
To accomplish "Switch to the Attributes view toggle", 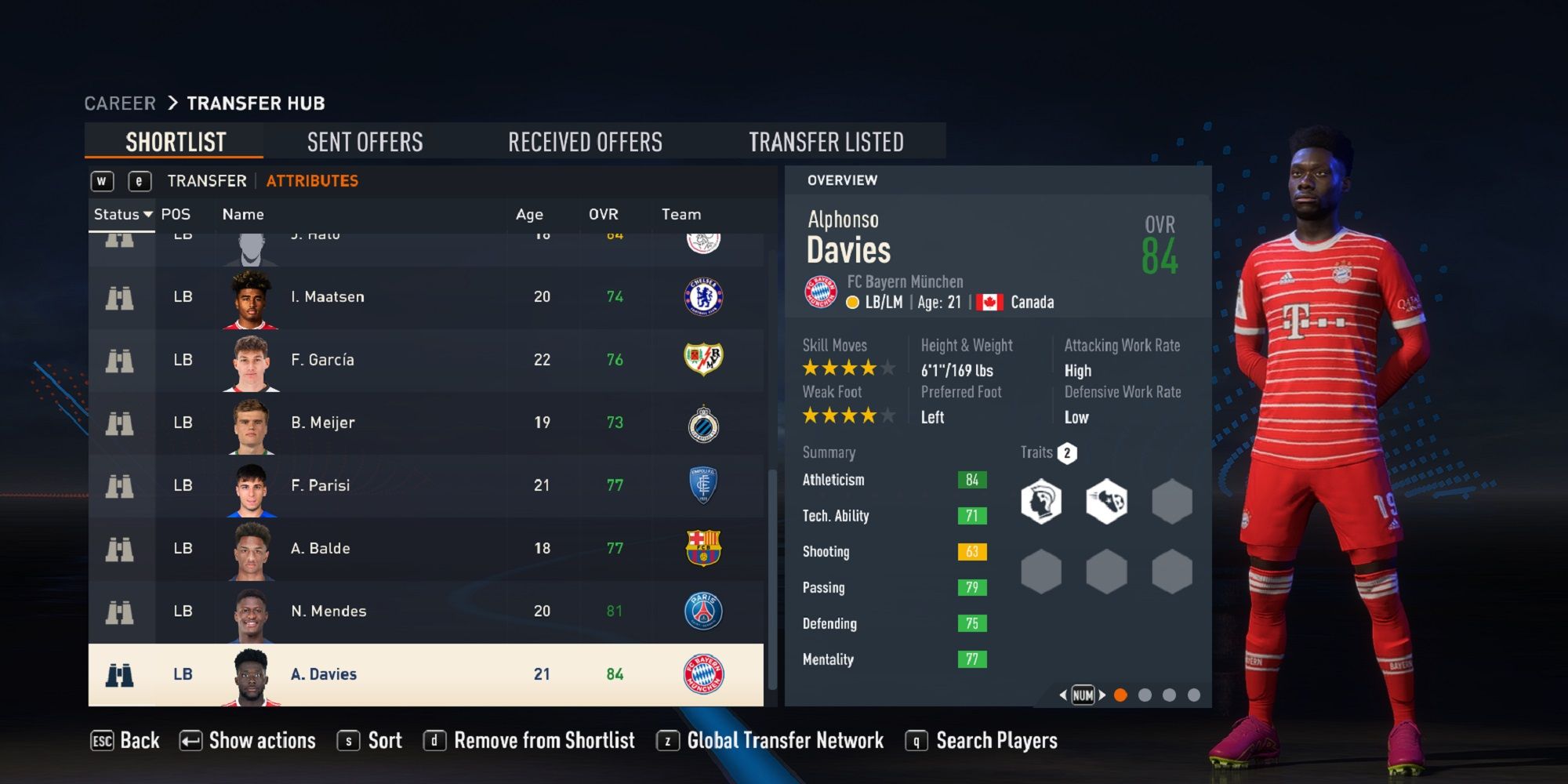I will 312,180.
